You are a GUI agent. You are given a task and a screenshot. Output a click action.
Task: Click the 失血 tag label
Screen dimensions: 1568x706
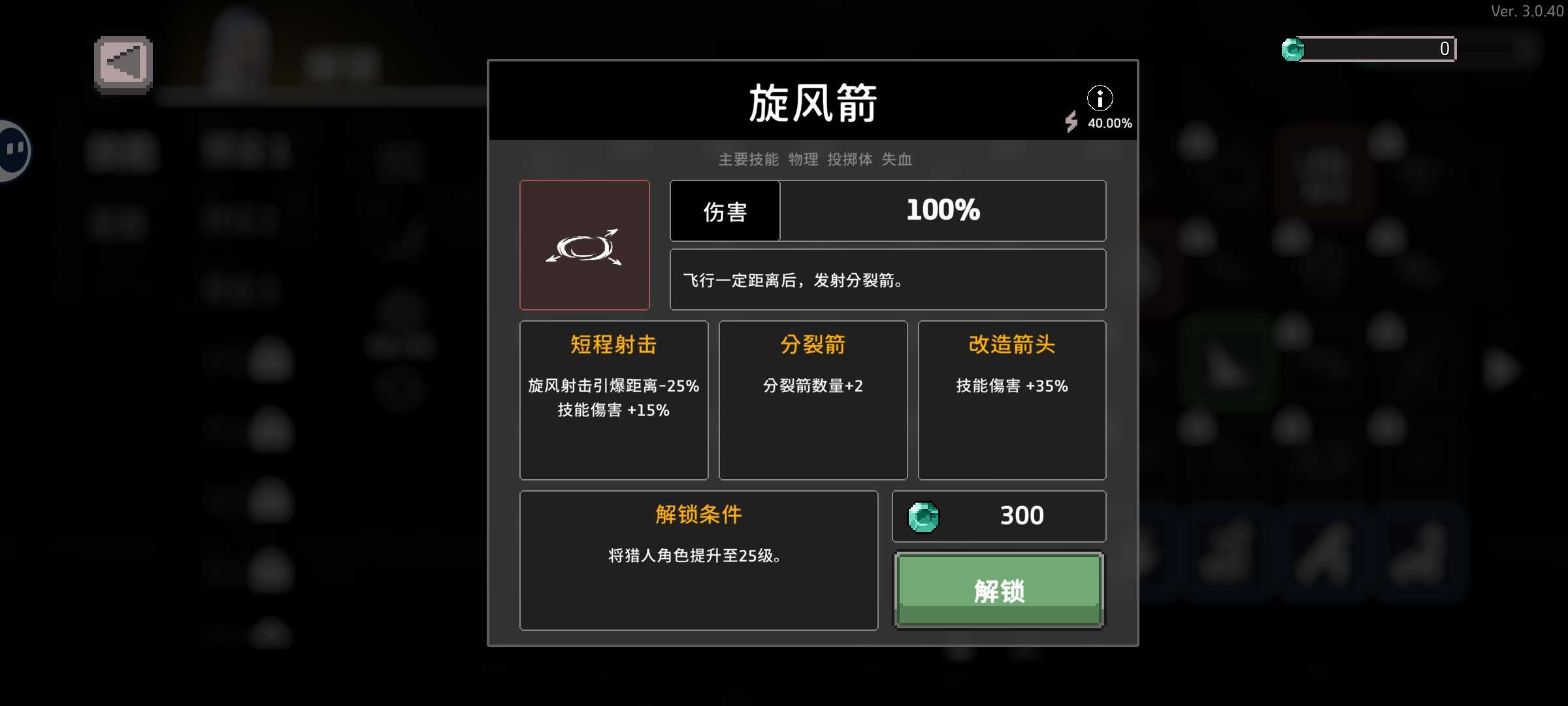click(898, 160)
